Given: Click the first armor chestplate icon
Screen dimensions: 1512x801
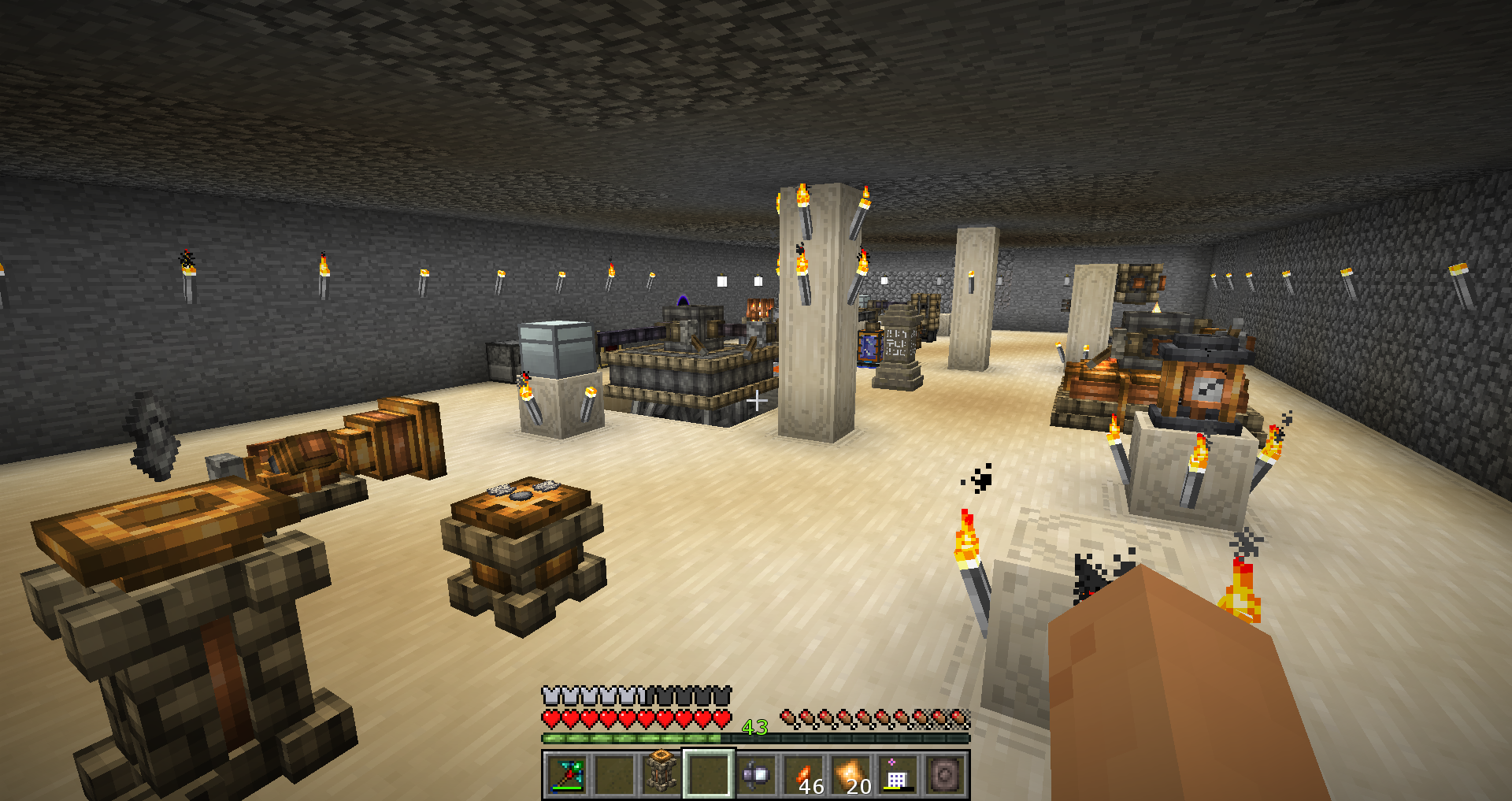Looking at the screenshot, I should 550,695.
